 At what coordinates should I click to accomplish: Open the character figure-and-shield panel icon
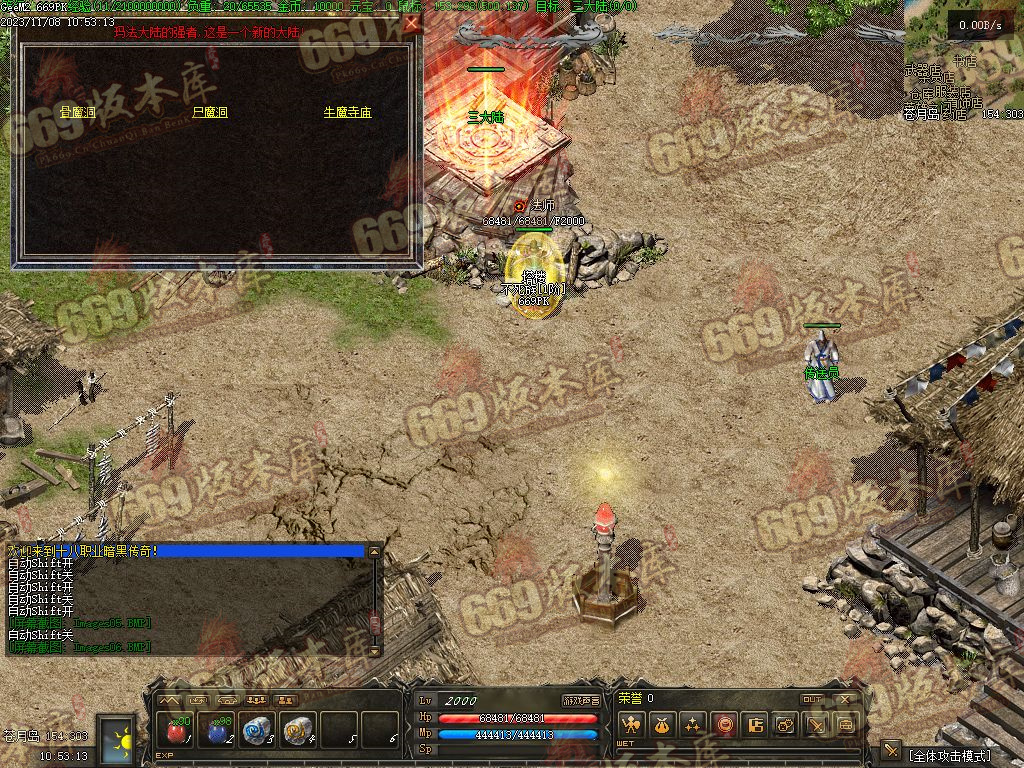(630, 725)
